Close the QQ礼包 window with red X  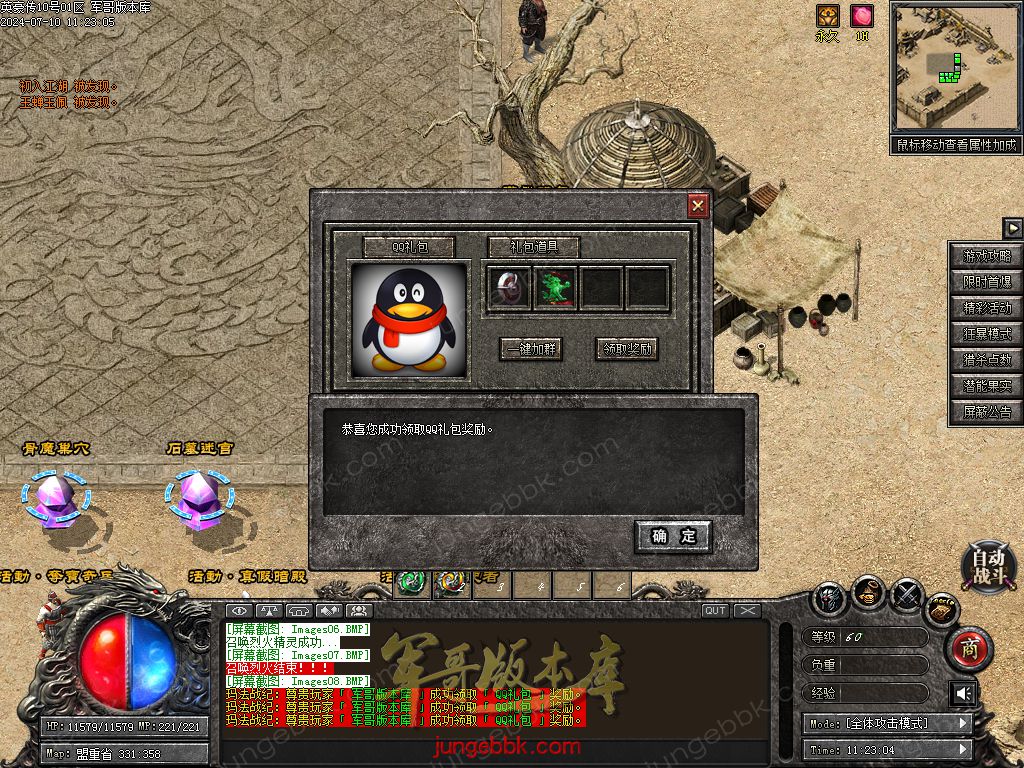click(x=698, y=206)
